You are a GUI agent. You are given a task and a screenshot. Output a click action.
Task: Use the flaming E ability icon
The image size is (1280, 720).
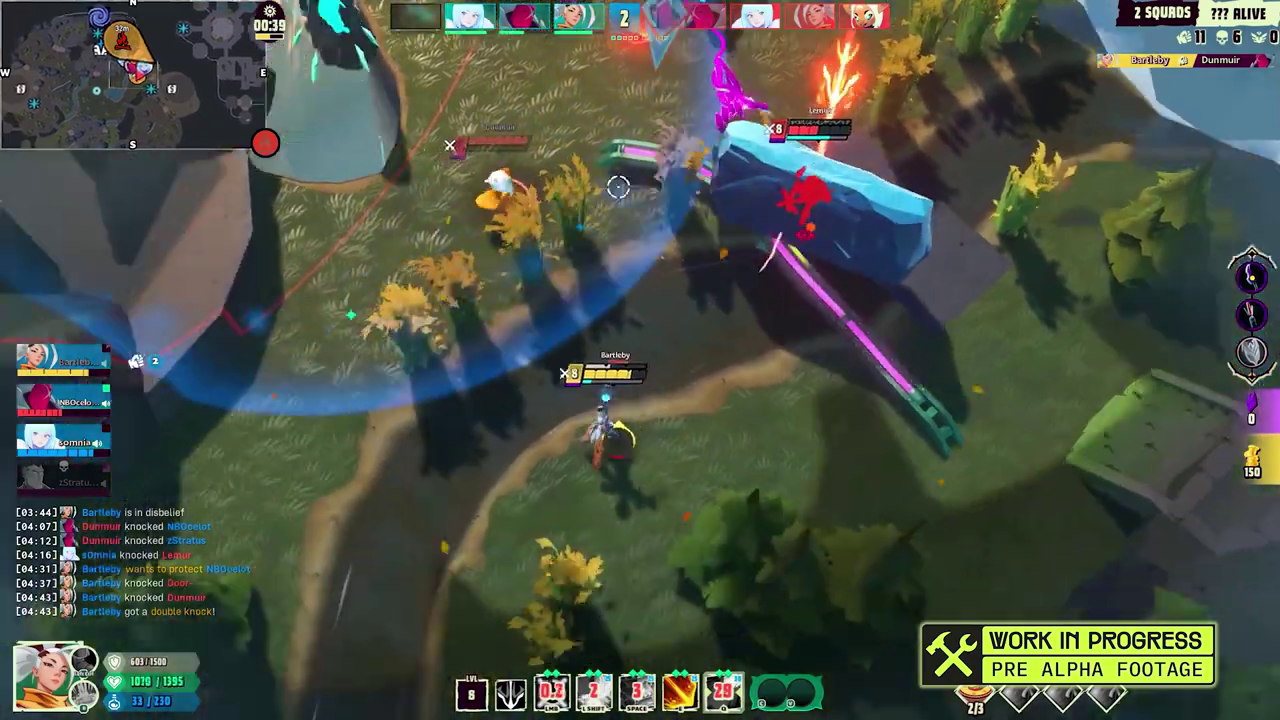pos(679,693)
